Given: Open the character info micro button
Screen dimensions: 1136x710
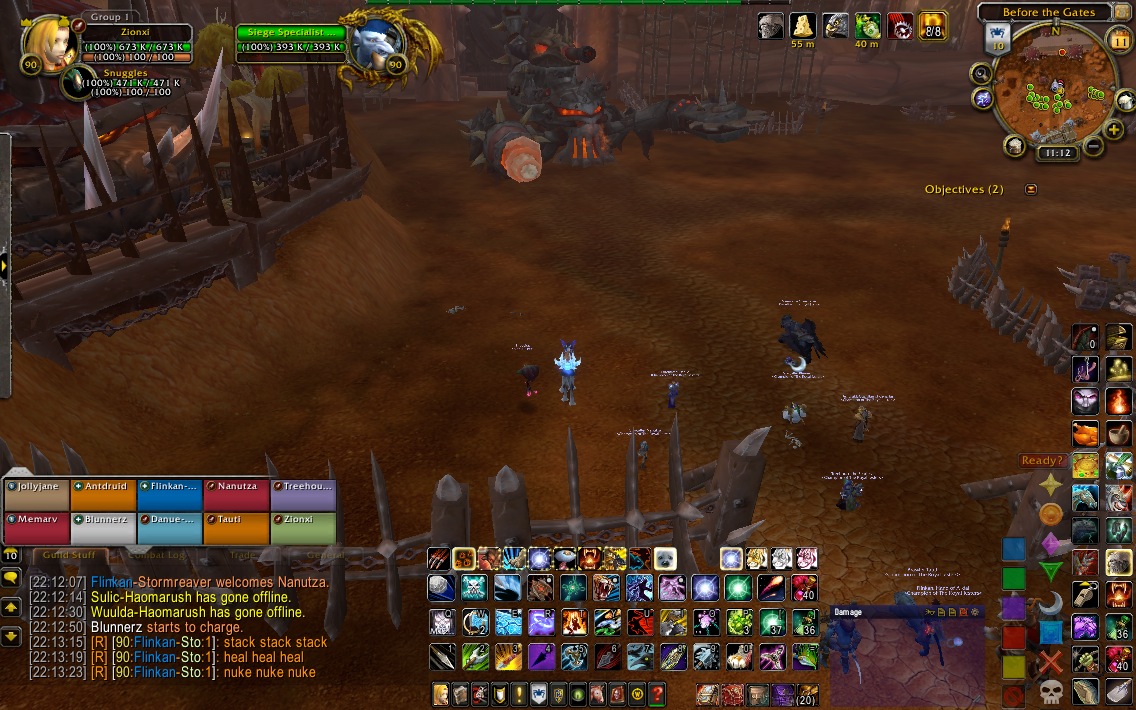Looking at the screenshot, I should [440, 693].
